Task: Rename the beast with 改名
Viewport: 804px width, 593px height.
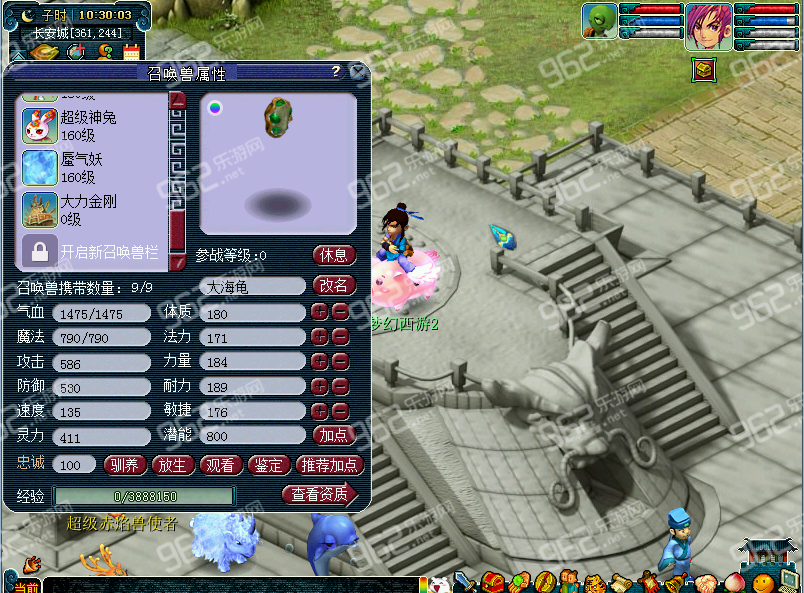Action: pyautogui.click(x=334, y=285)
